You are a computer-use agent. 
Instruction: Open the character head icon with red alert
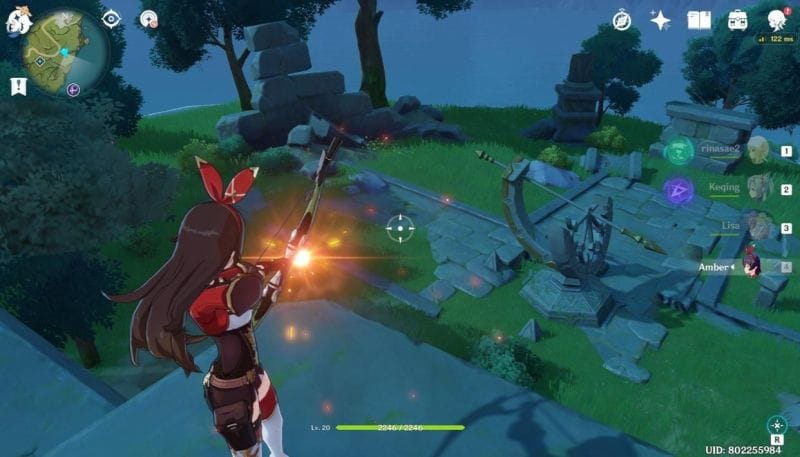775,20
